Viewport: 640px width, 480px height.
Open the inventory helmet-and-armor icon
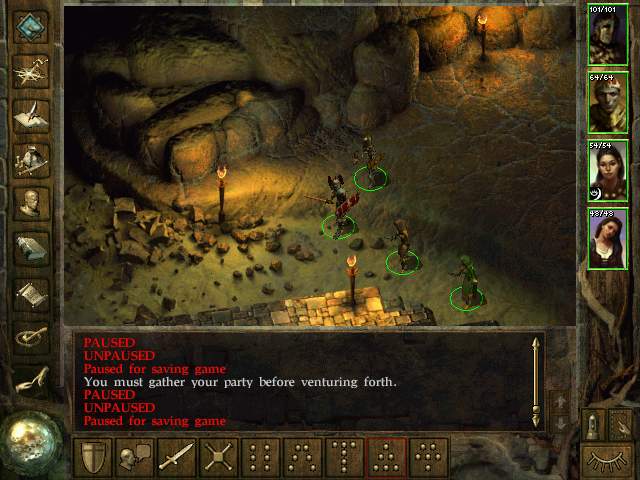point(32,158)
